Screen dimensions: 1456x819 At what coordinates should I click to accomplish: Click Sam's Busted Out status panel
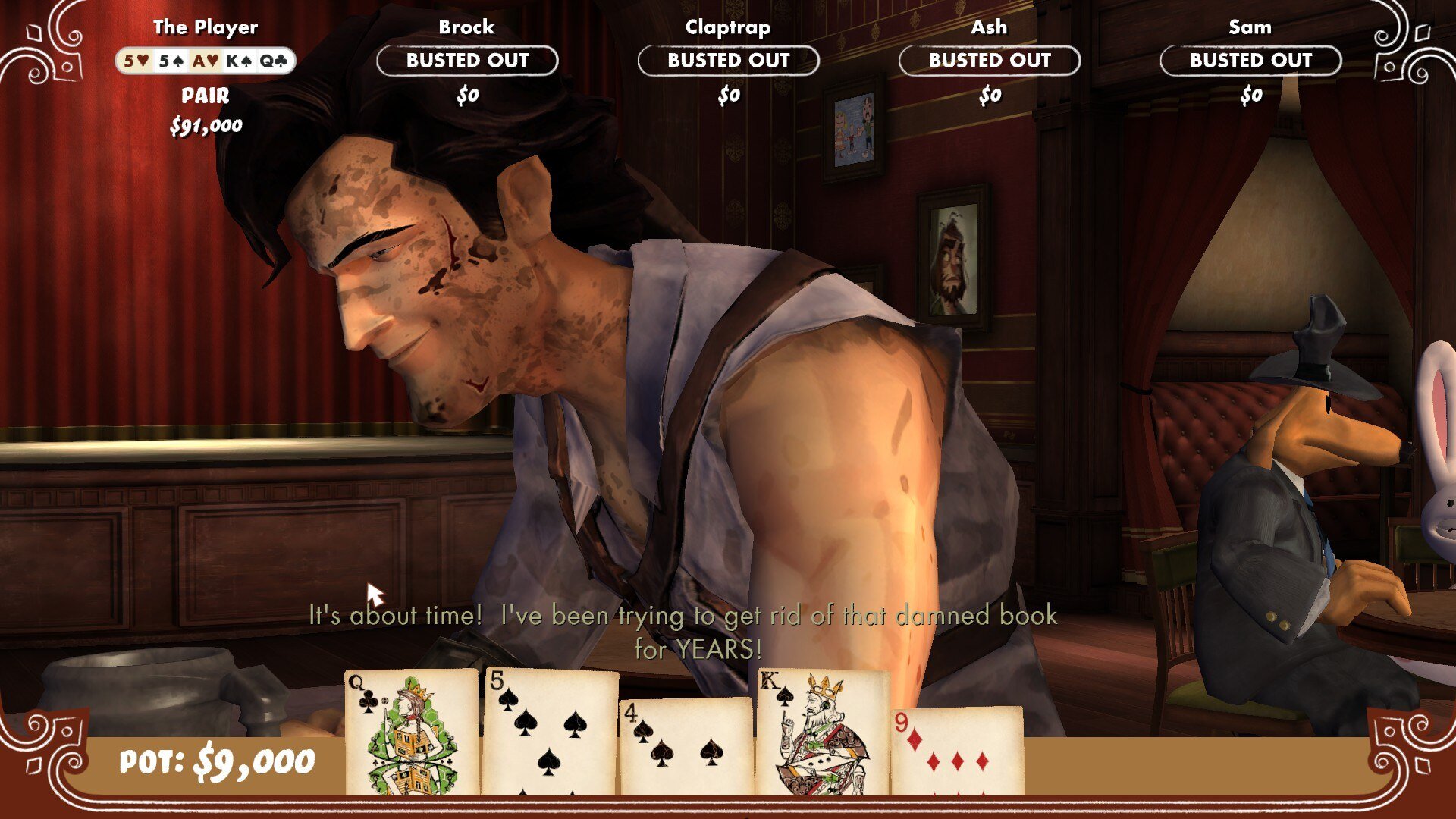[1250, 61]
